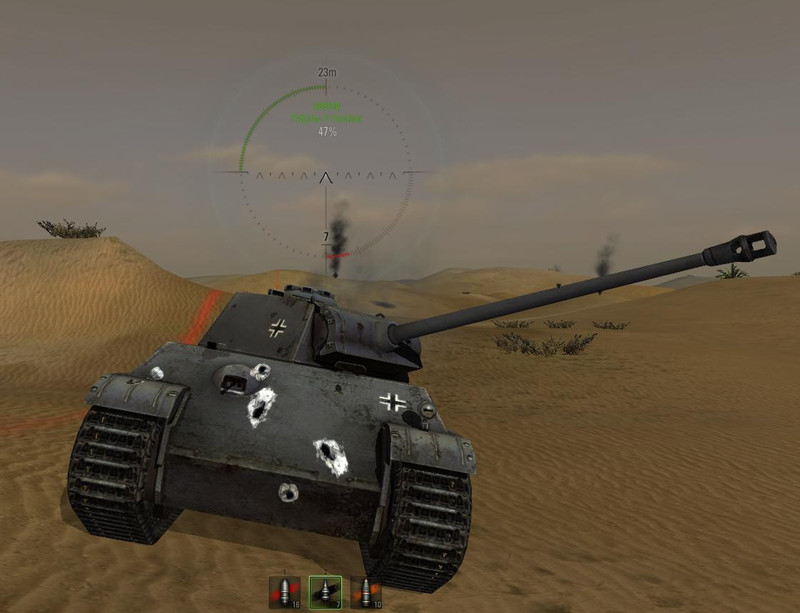Select the red-striped shell with 16 rounds
Viewport: 800px width, 613px height.
[x=286, y=592]
